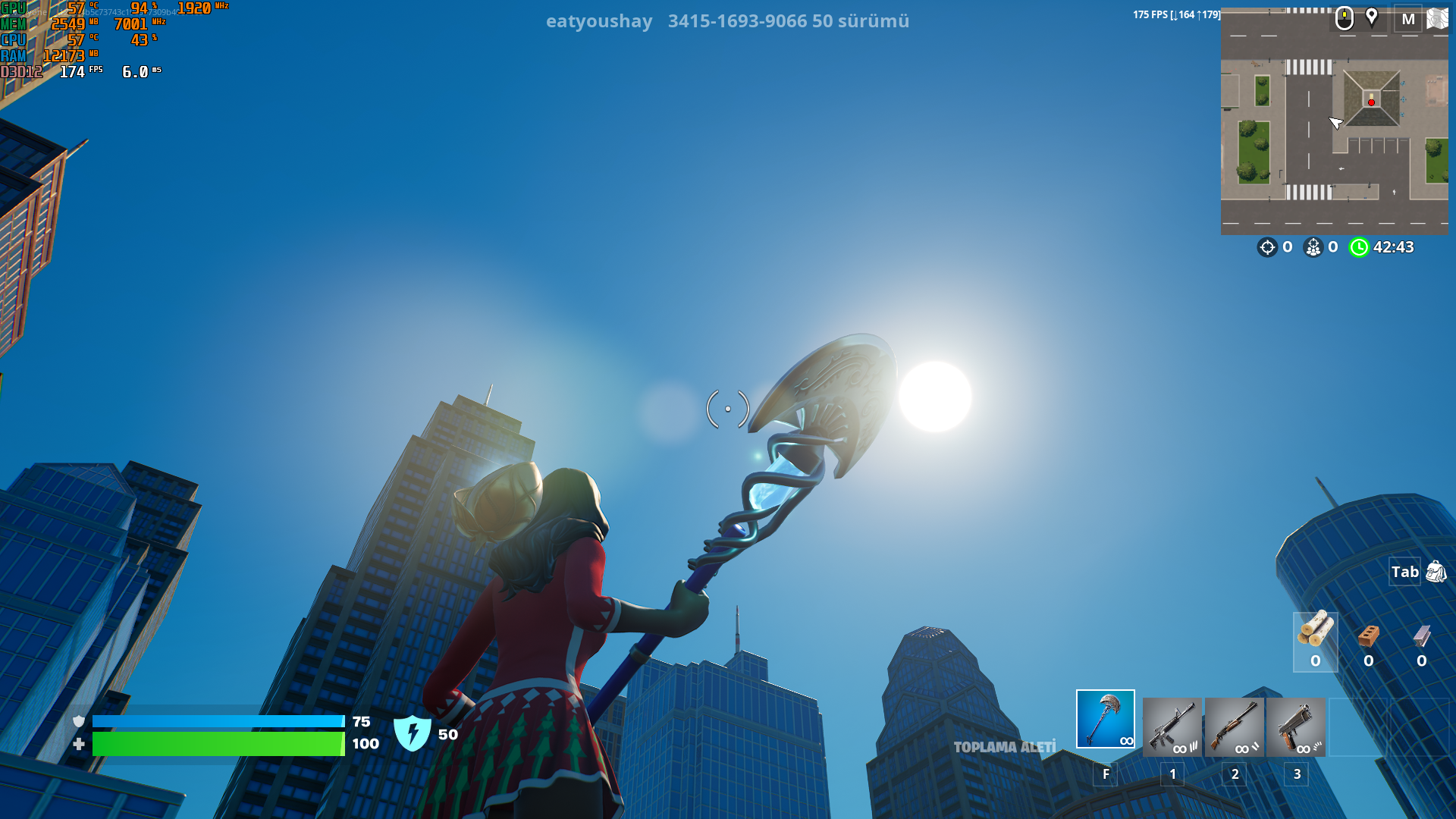The height and width of the screenshot is (819, 1456).
Task: Select the pickaxe harvesting tool slot
Action: 1105,719
